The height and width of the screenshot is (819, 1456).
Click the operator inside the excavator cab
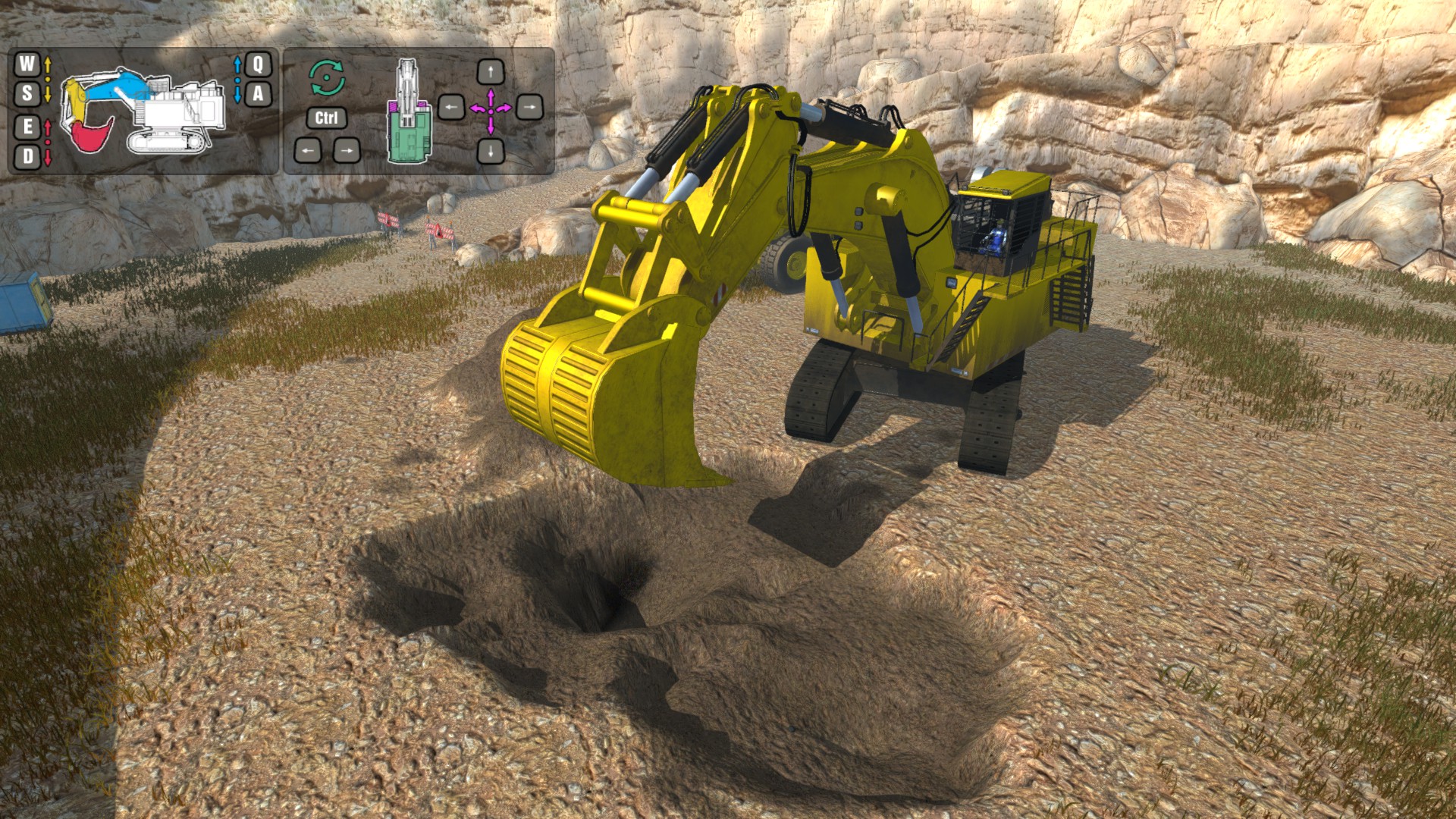(x=995, y=239)
